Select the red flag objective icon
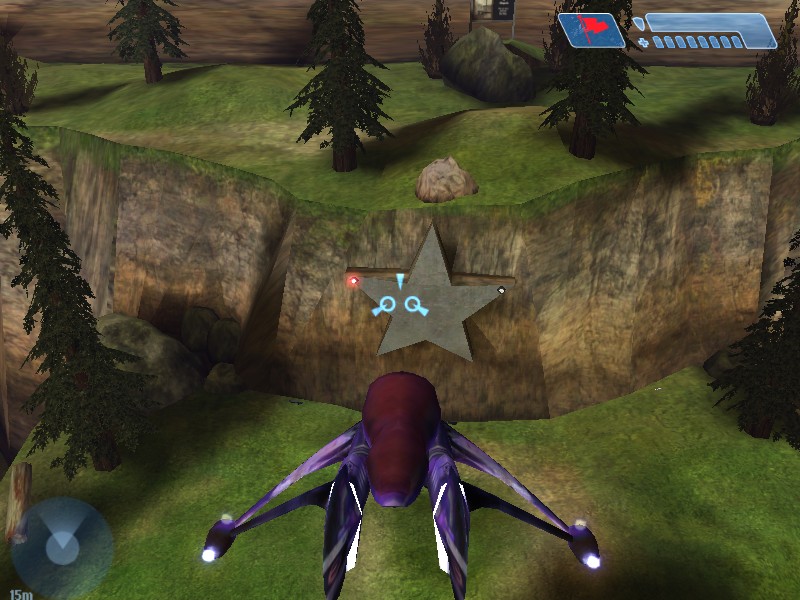This screenshot has width=800, height=600. (x=591, y=30)
